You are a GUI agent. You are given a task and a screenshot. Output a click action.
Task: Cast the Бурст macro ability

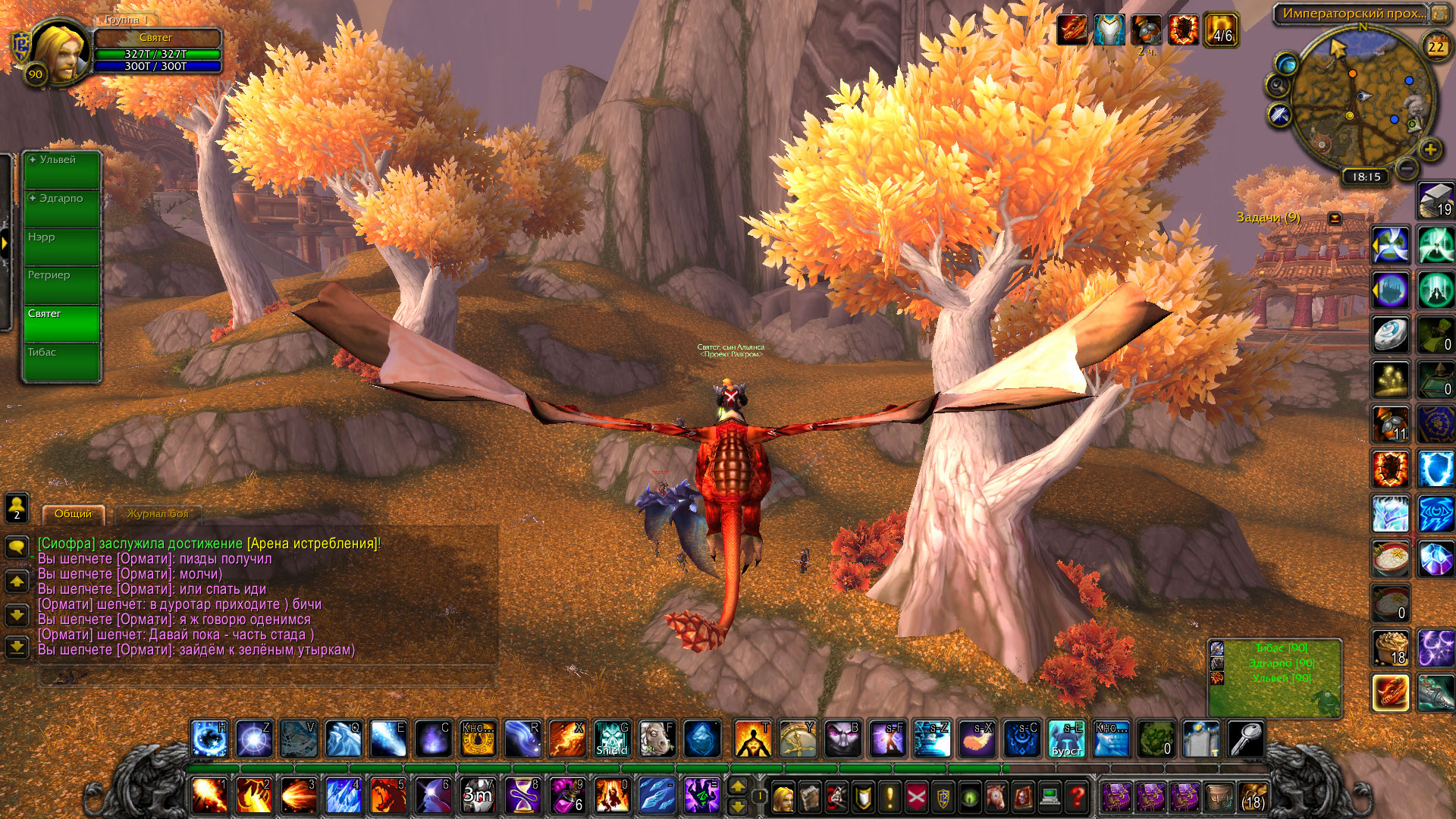tap(1066, 738)
